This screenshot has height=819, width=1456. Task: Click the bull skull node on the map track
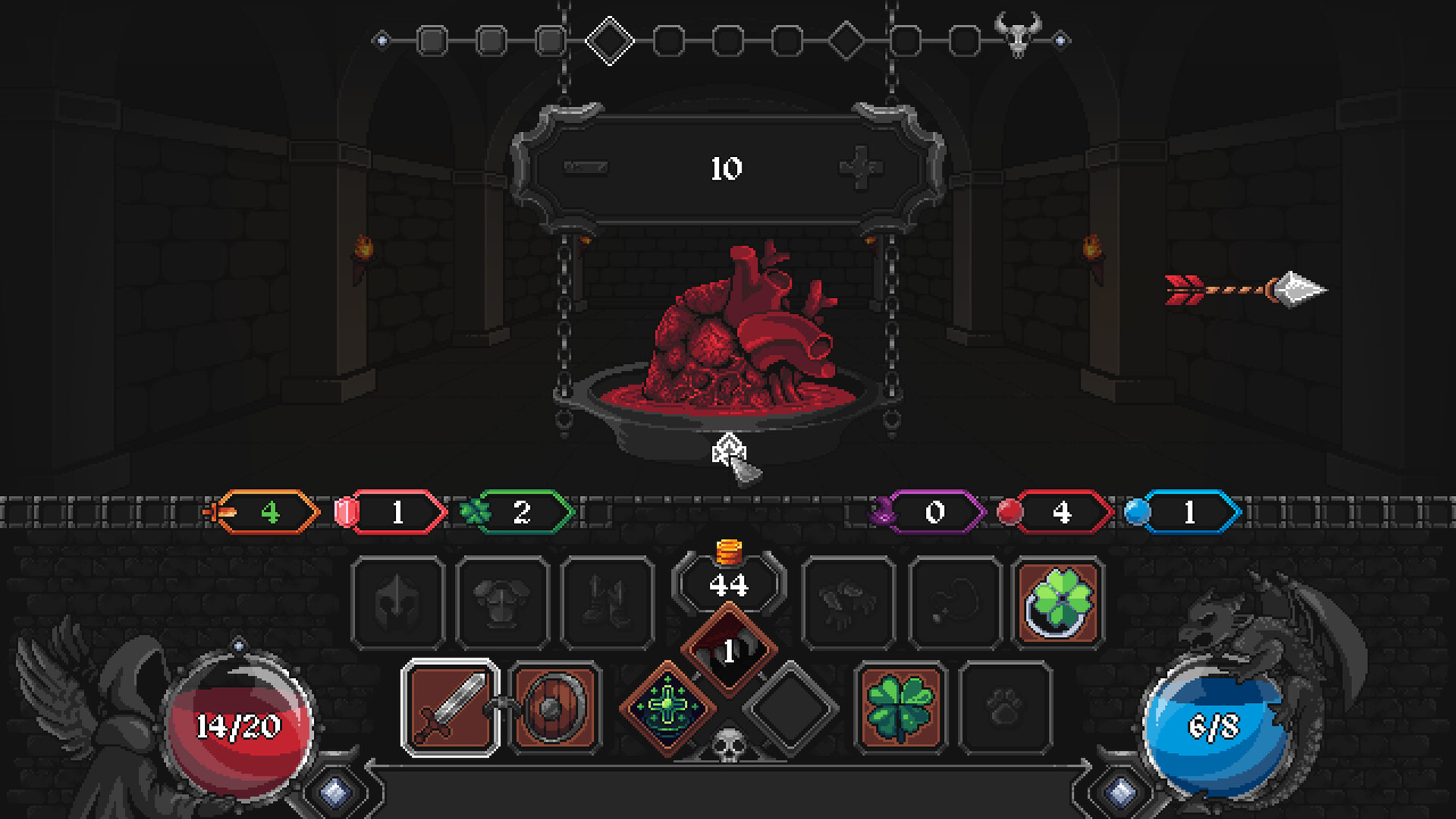tap(1019, 38)
